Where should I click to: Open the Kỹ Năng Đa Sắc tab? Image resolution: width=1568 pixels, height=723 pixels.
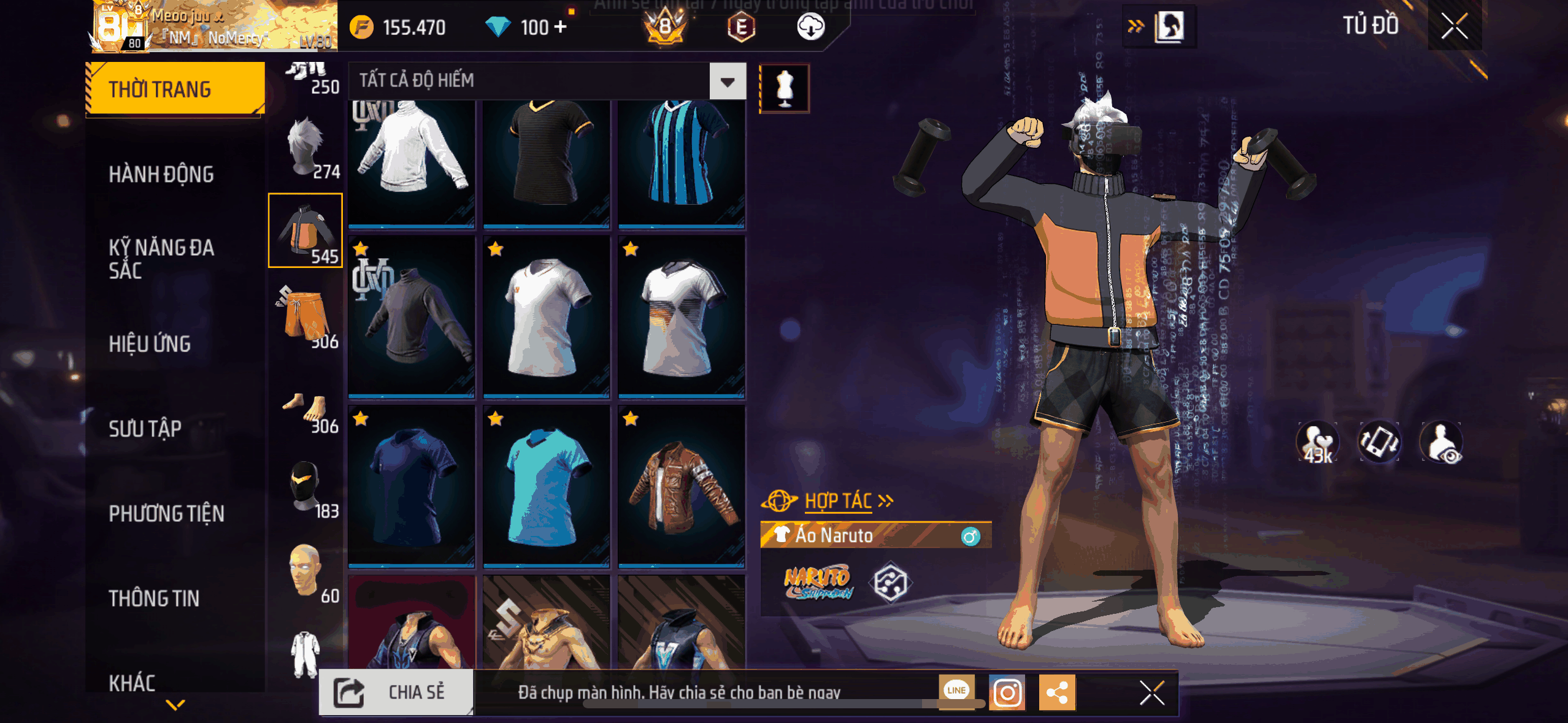click(161, 258)
